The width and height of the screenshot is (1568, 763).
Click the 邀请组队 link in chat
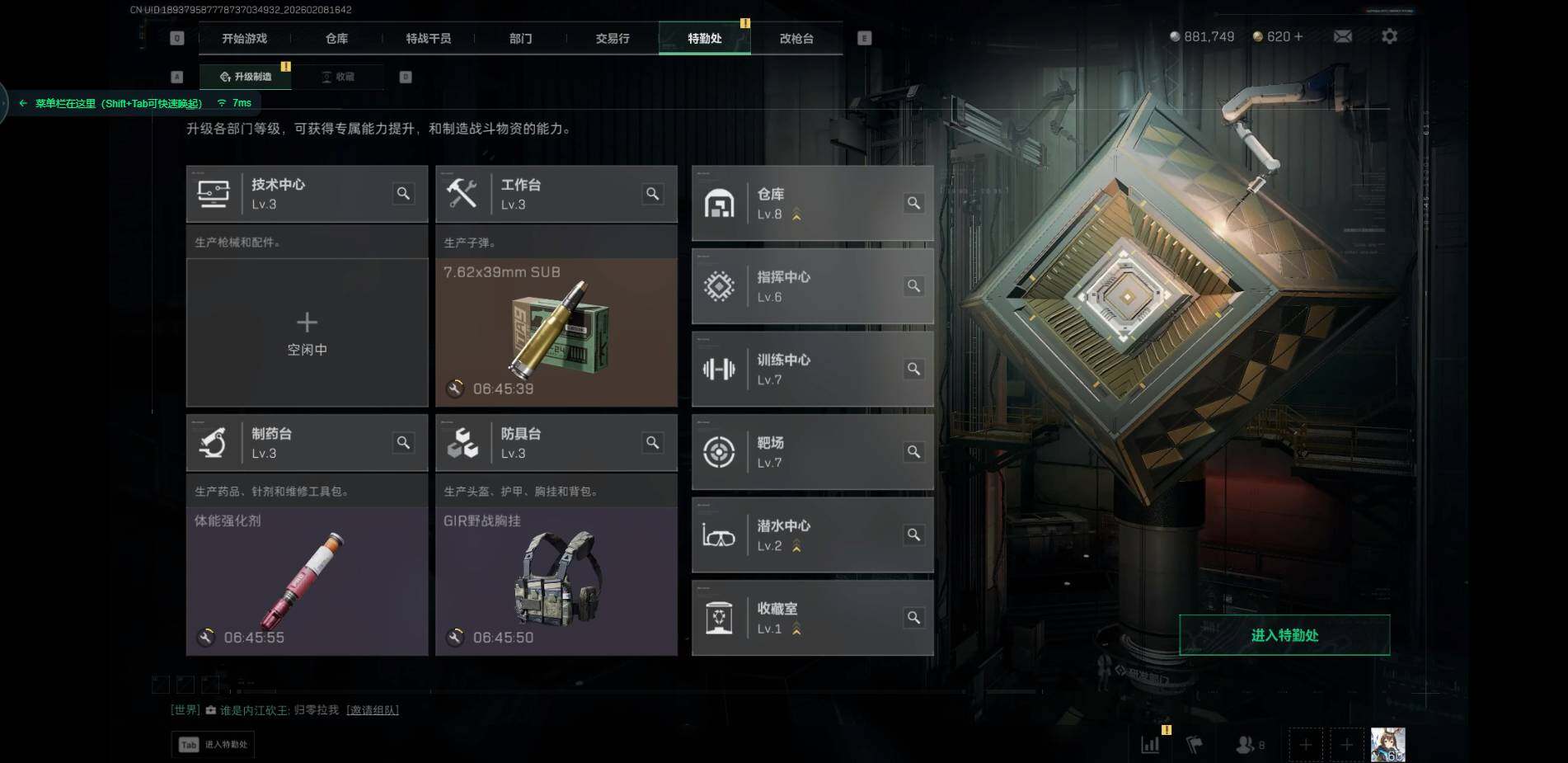tap(373, 710)
